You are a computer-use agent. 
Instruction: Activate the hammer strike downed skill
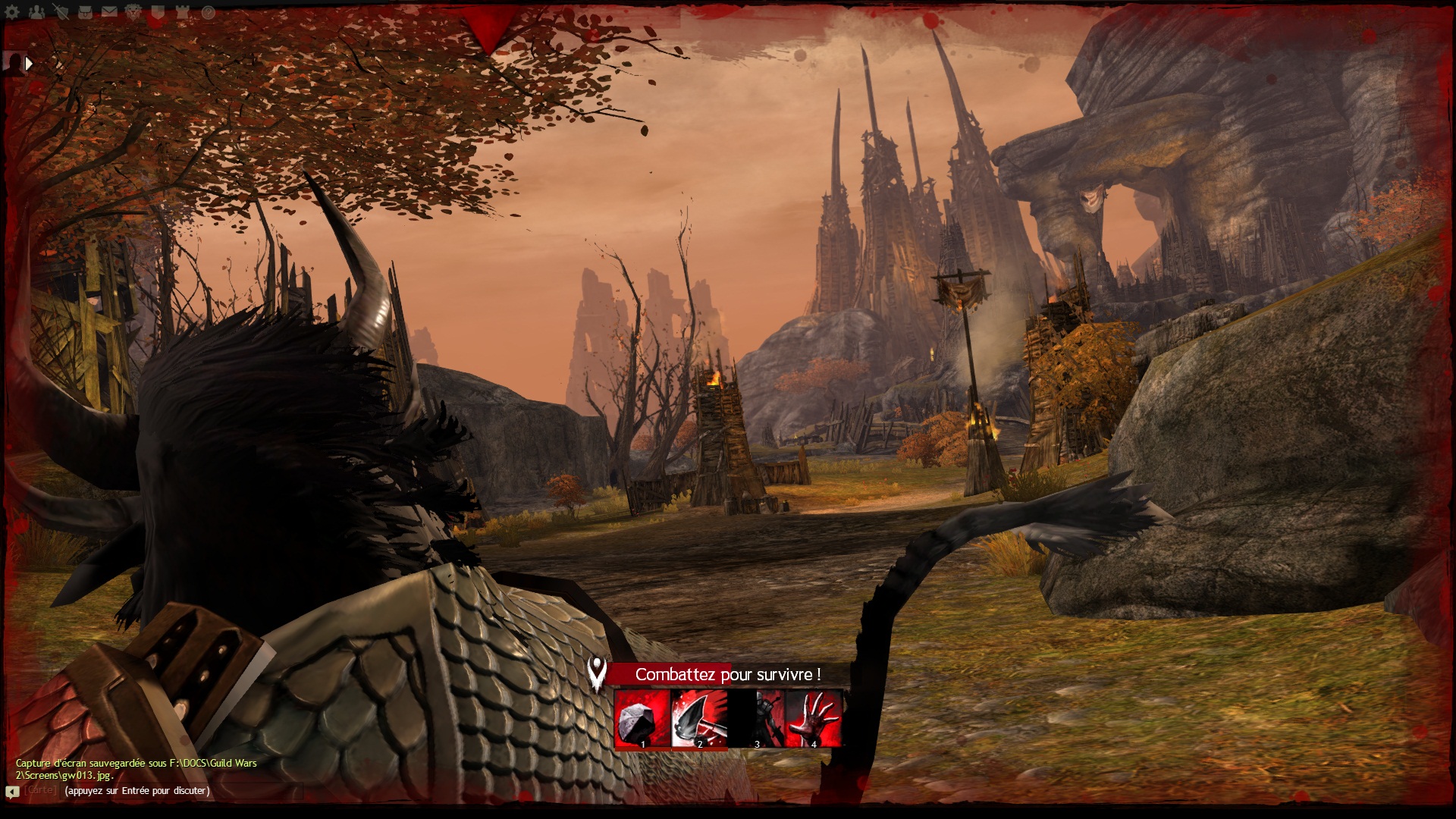tap(699, 718)
